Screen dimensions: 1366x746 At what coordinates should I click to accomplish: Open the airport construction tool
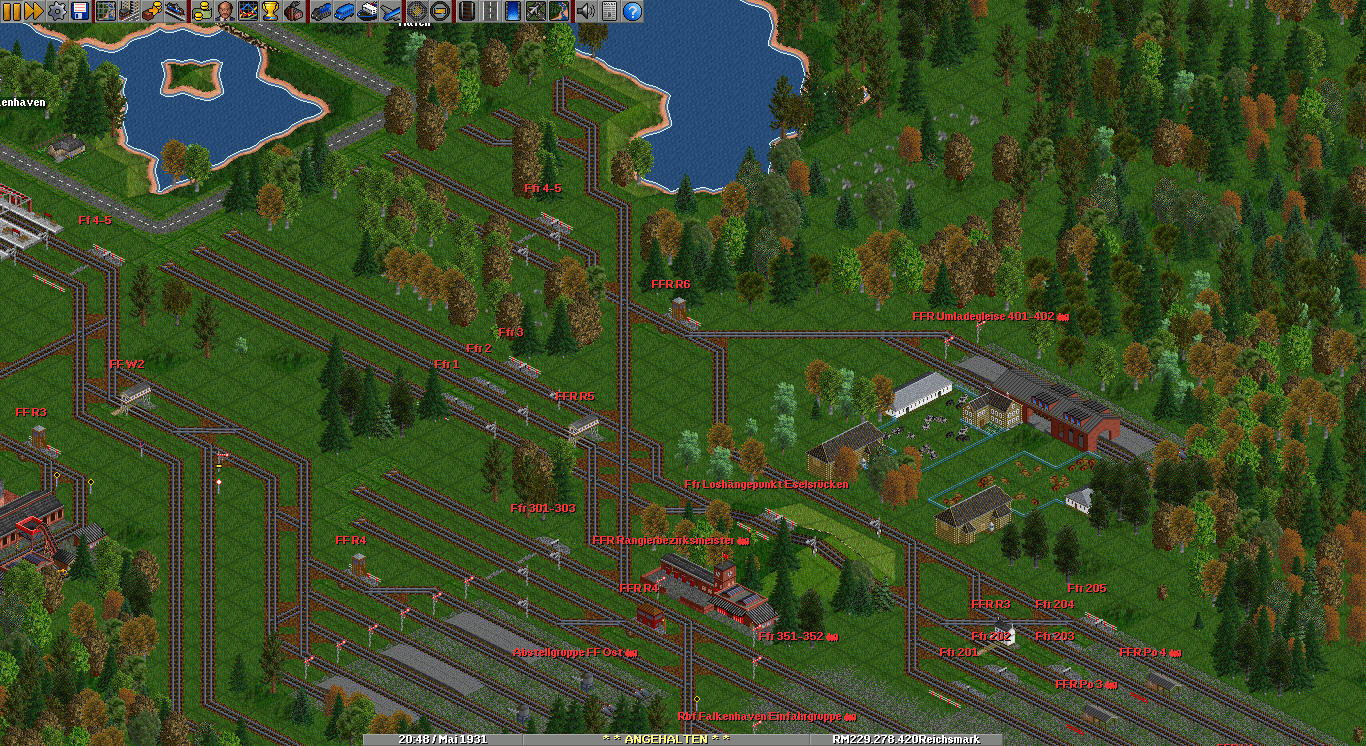click(x=536, y=11)
